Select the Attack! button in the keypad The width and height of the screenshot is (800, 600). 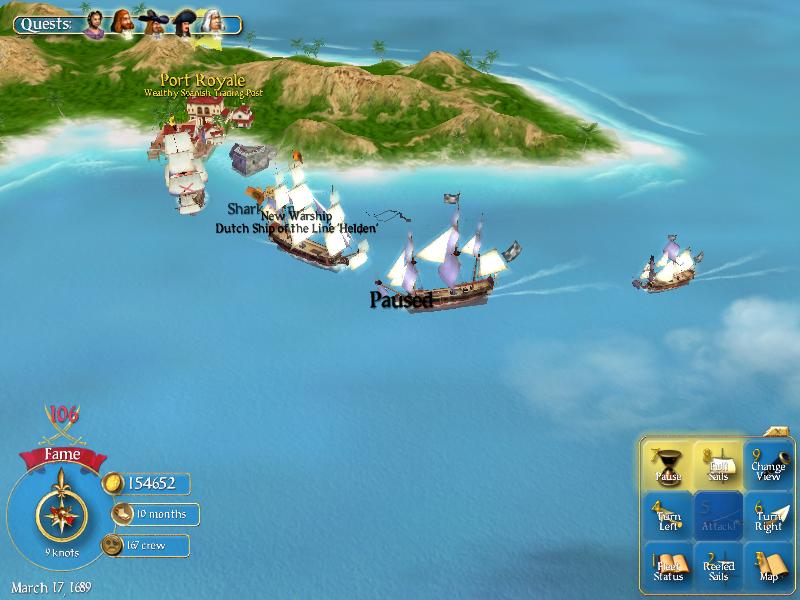tap(718, 516)
